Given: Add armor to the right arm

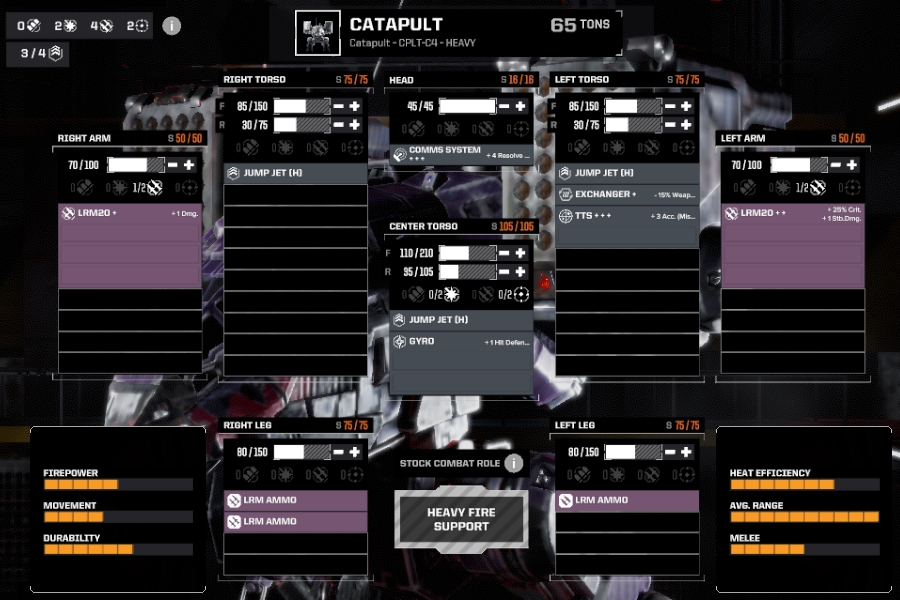Looking at the screenshot, I should click(188, 165).
